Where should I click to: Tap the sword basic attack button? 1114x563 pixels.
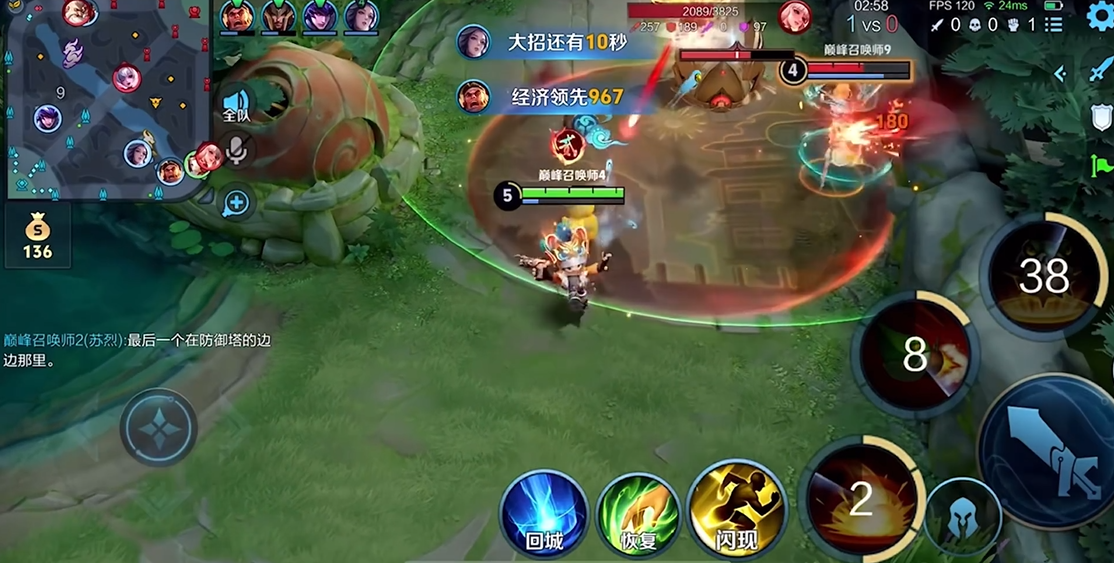tap(1049, 450)
